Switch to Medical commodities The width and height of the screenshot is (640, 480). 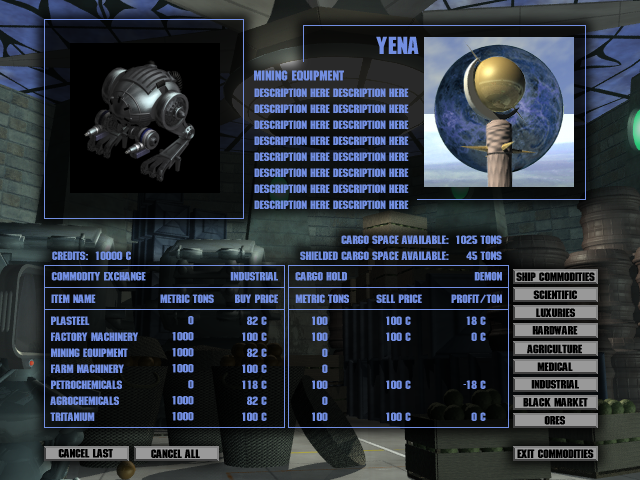(555, 367)
